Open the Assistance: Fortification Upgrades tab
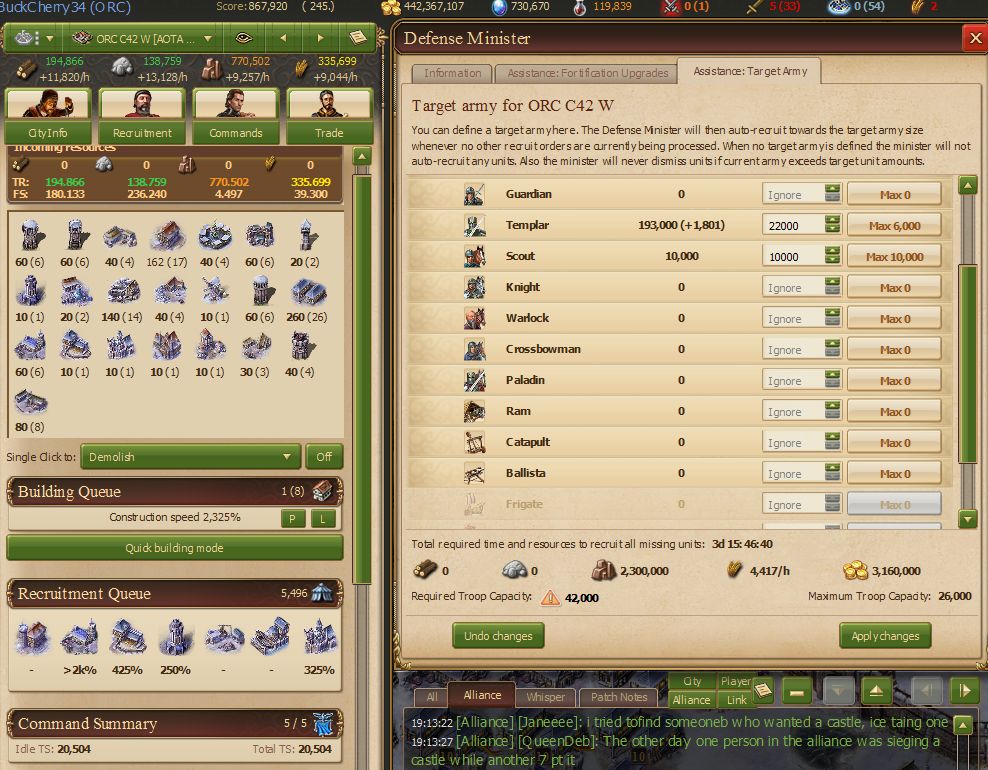The width and height of the screenshot is (988, 770). coord(587,73)
